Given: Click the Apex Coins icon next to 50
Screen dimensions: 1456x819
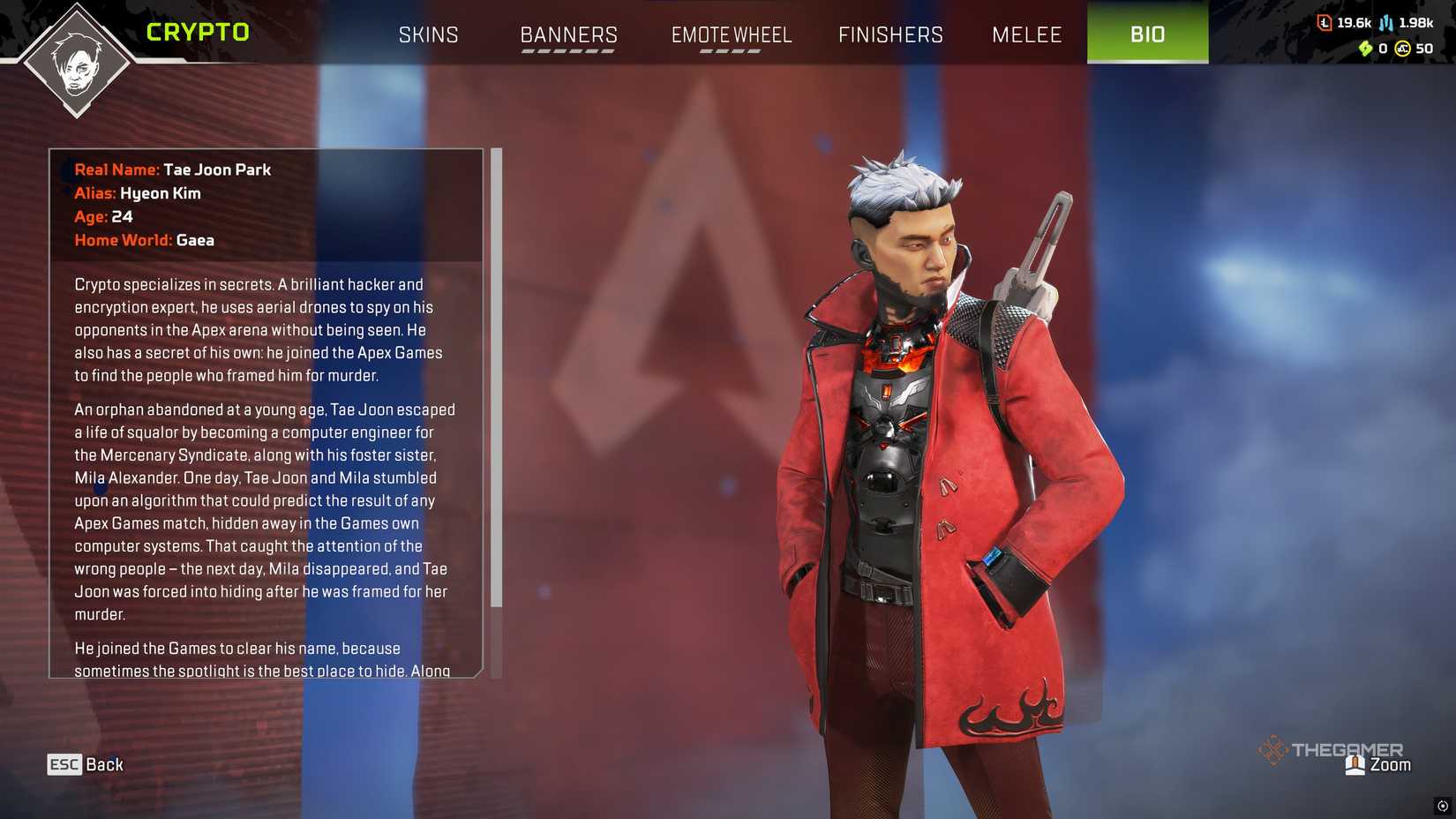Looking at the screenshot, I should [x=1401, y=49].
